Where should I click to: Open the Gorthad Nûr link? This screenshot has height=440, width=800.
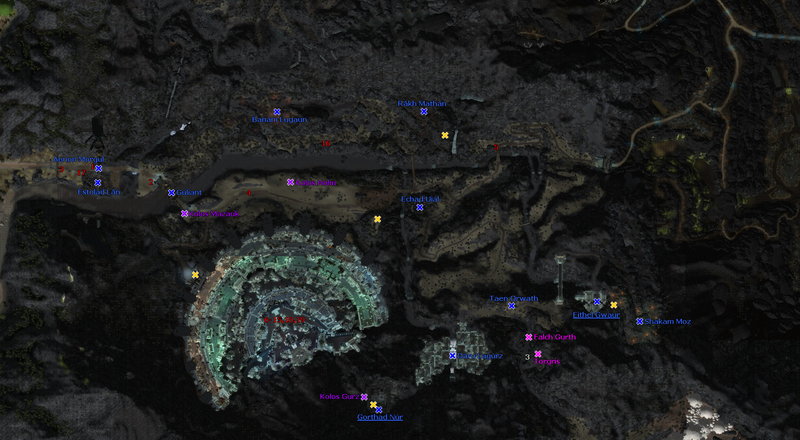click(379, 417)
